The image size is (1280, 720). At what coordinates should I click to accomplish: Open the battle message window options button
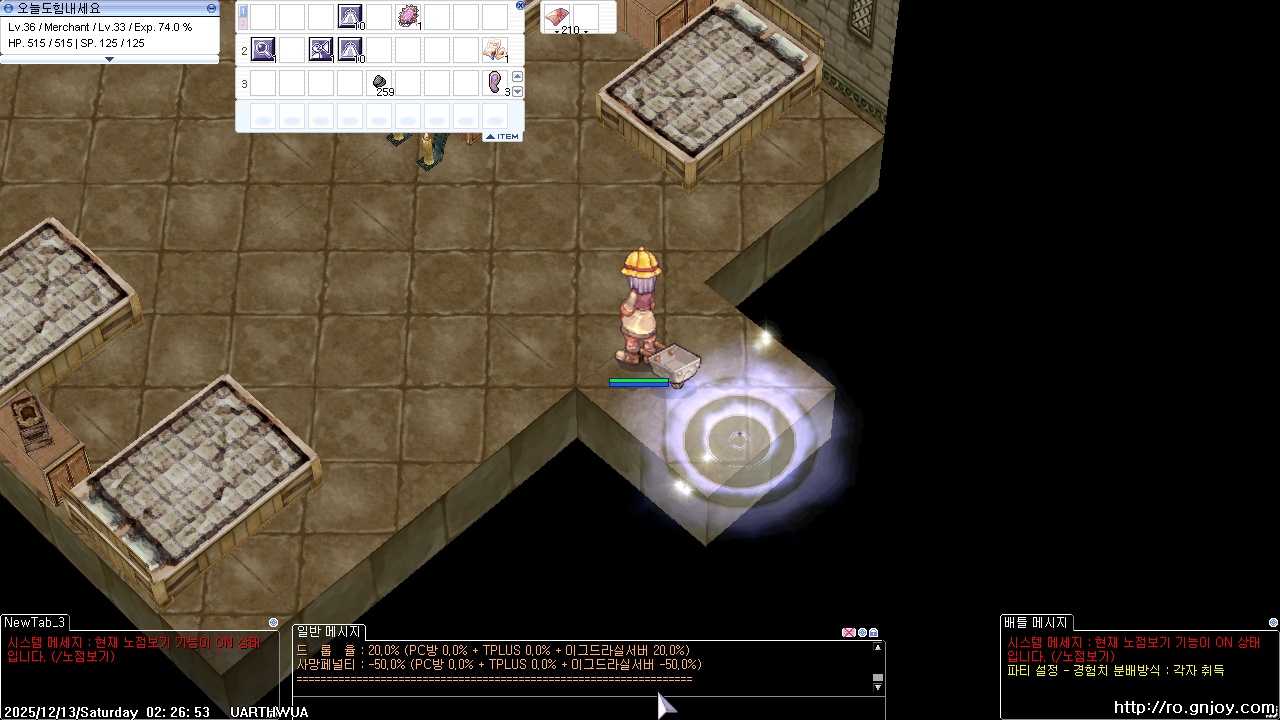(x=1273, y=622)
